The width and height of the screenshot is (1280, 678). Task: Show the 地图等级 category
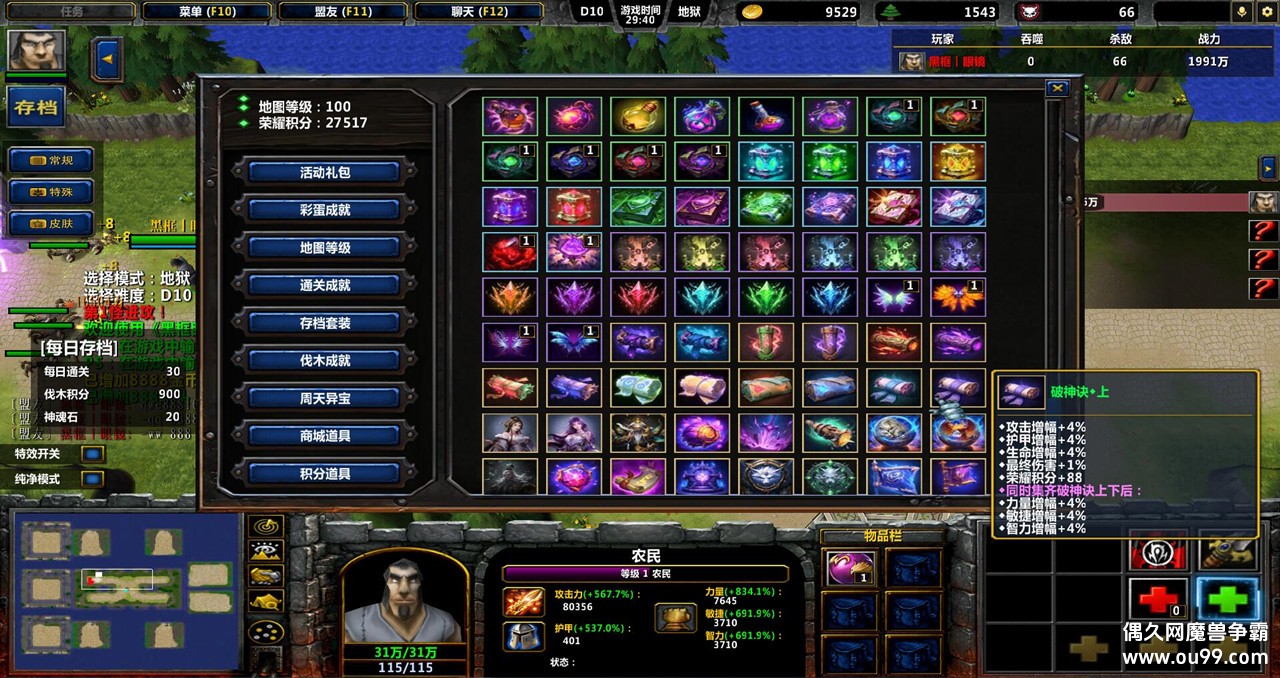tap(325, 247)
